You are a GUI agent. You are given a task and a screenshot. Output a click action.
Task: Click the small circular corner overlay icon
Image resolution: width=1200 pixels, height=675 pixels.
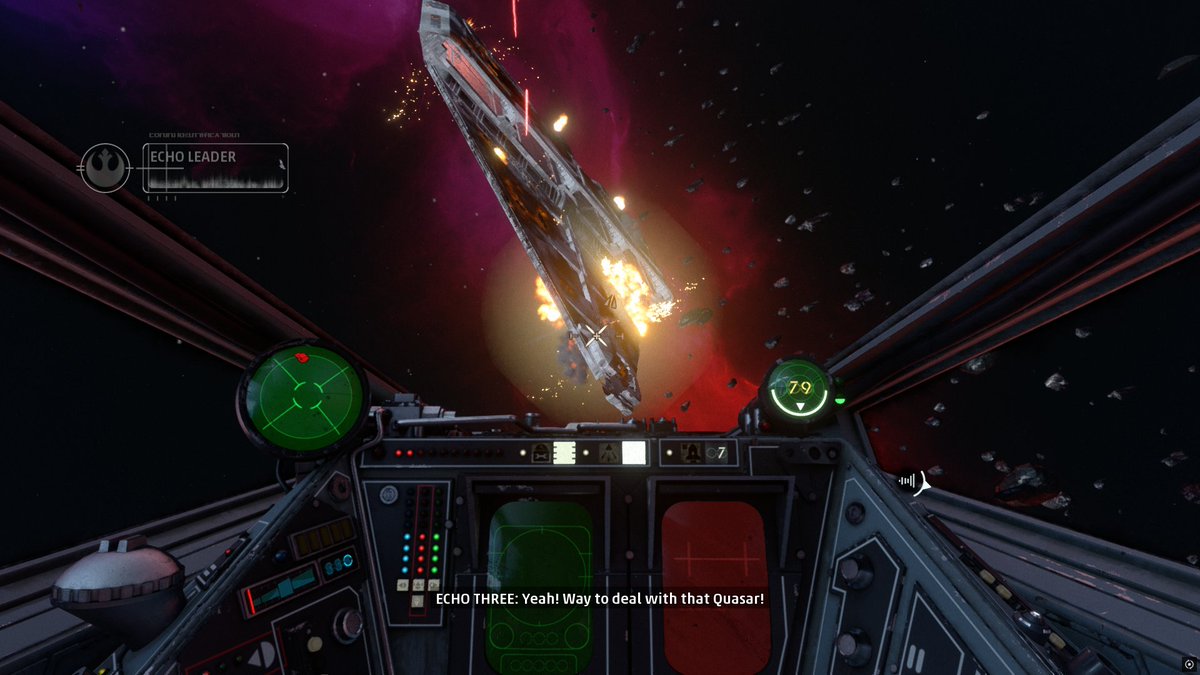[1187, 663]
